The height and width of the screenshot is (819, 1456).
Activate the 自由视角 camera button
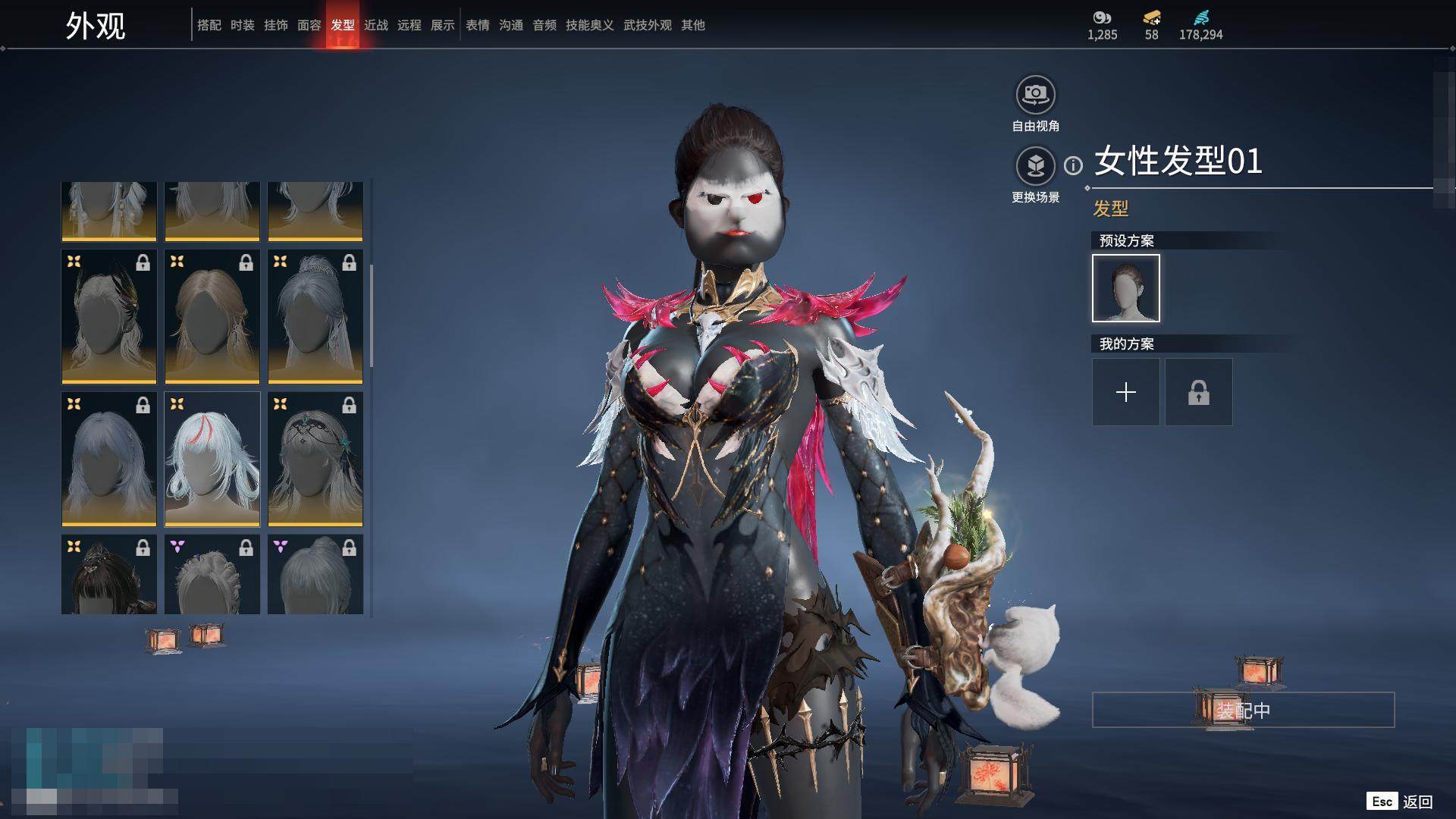tap(1035, 96)
